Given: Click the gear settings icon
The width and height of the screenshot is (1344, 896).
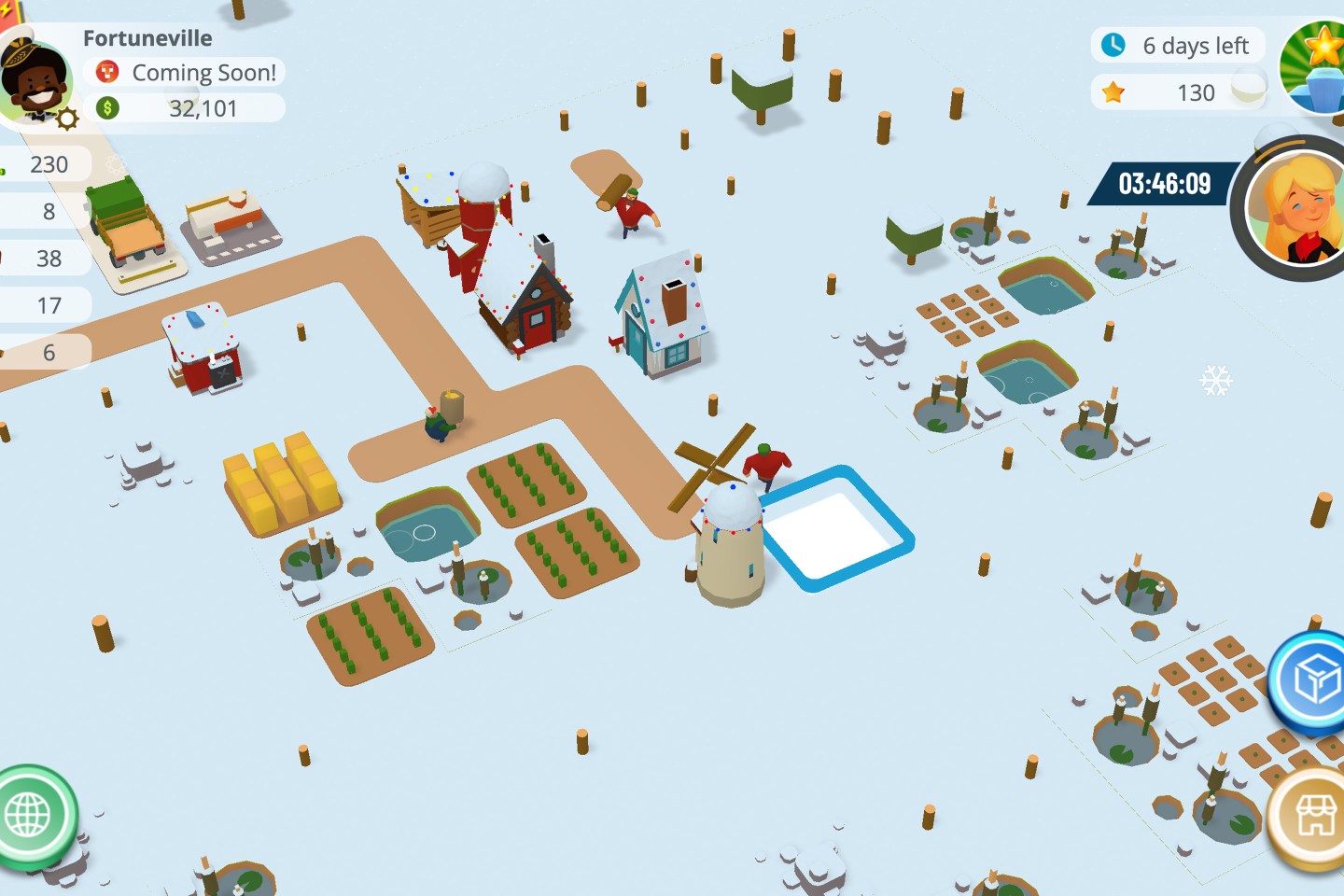Looking at the screenshot, I should (67, 119).
